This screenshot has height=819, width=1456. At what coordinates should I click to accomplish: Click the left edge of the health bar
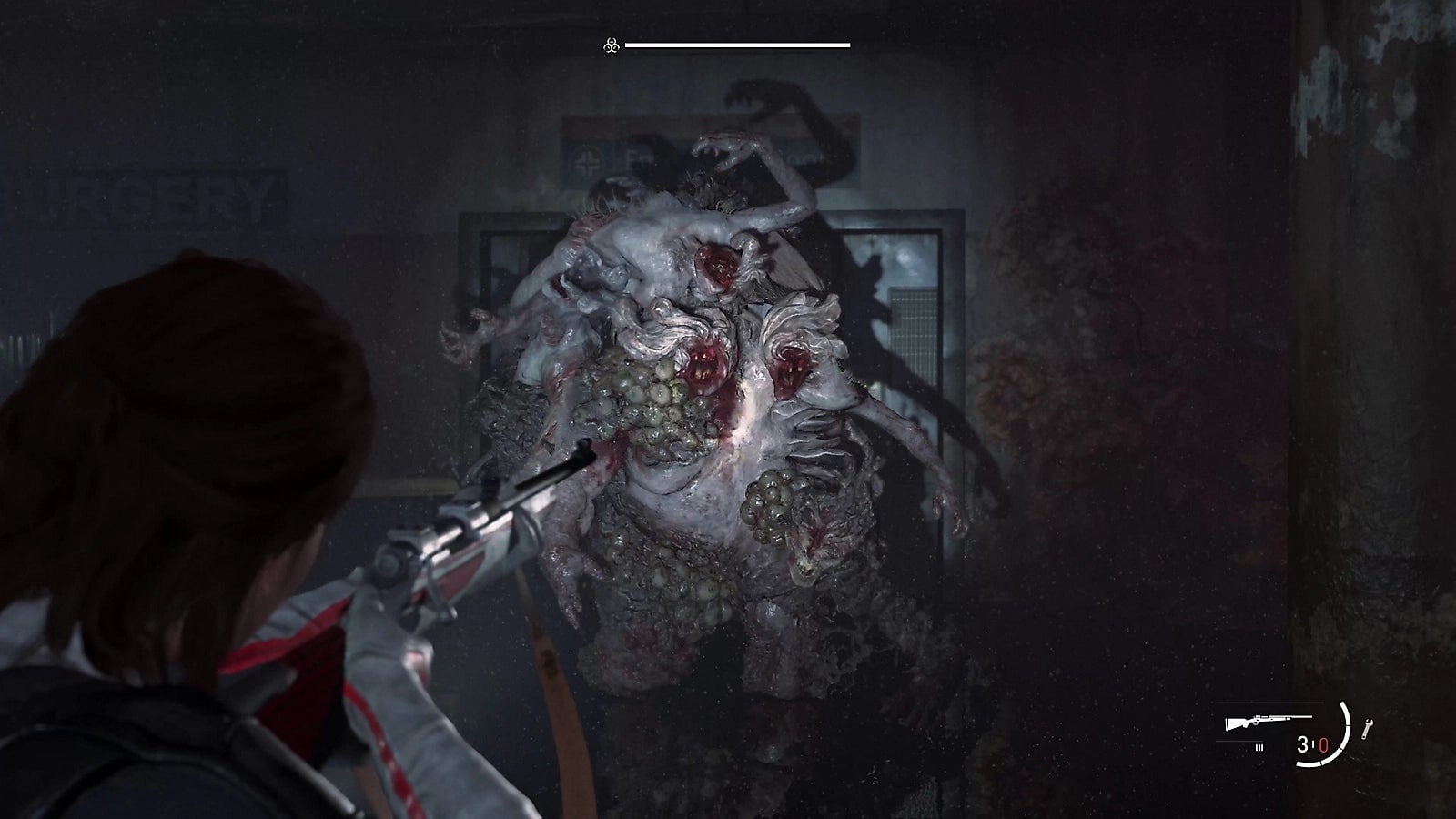[628, 45]
